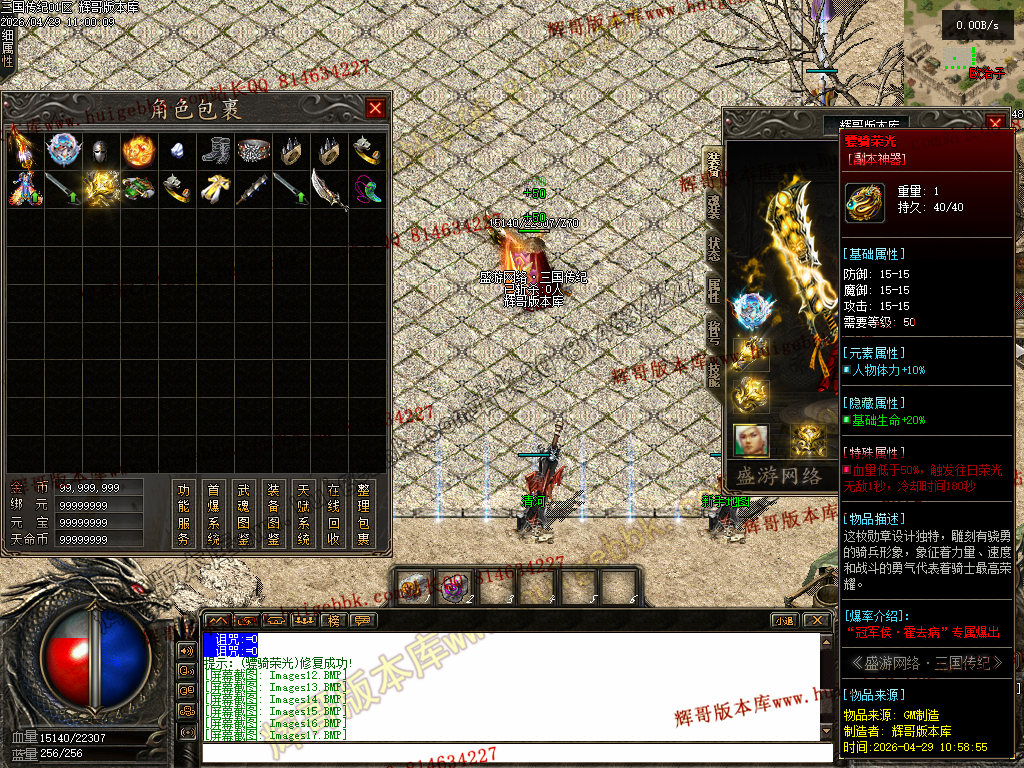1024x768 pixels.
Task: Open the 功能服务 menu
Action: (183, 514)
